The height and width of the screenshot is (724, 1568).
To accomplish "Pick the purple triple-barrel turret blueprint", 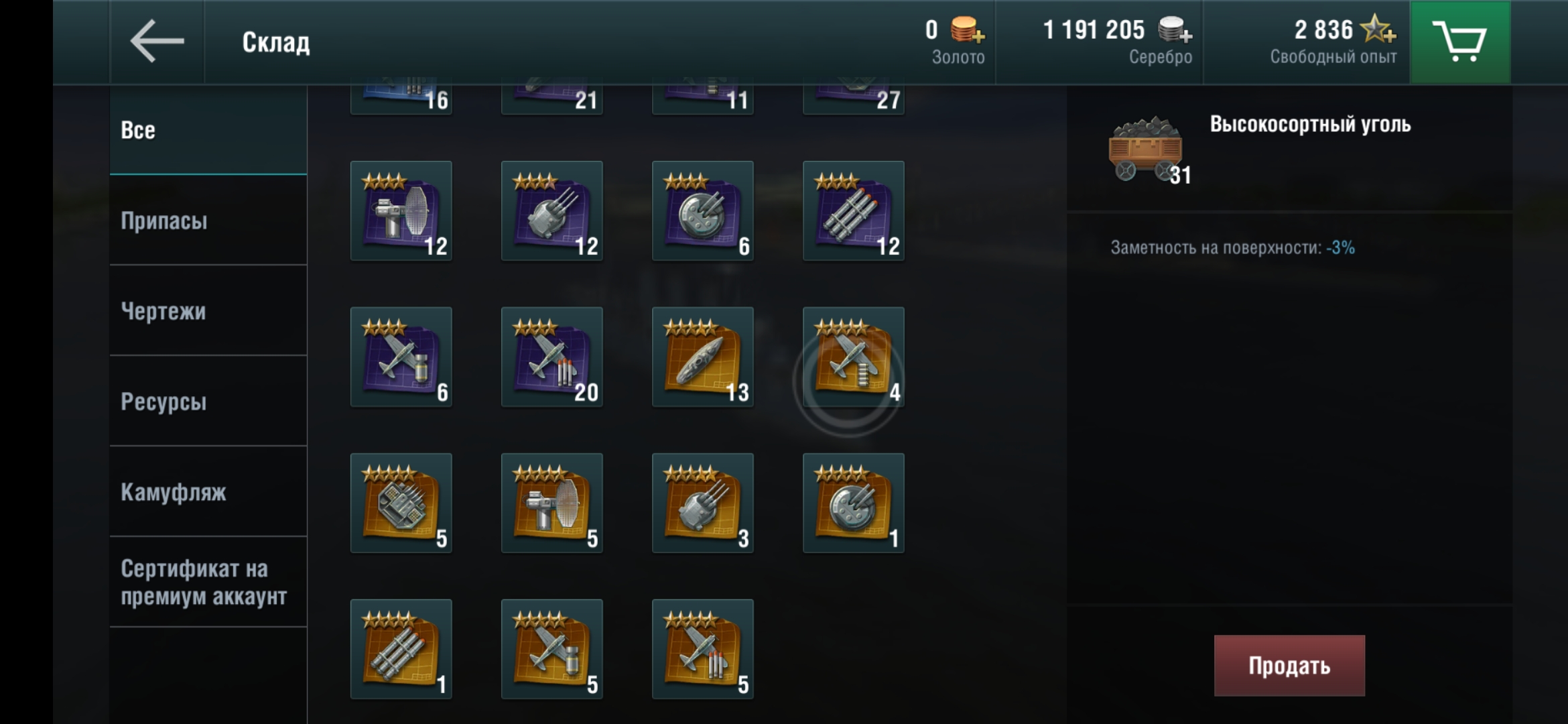I will click(x=551, y=211).
